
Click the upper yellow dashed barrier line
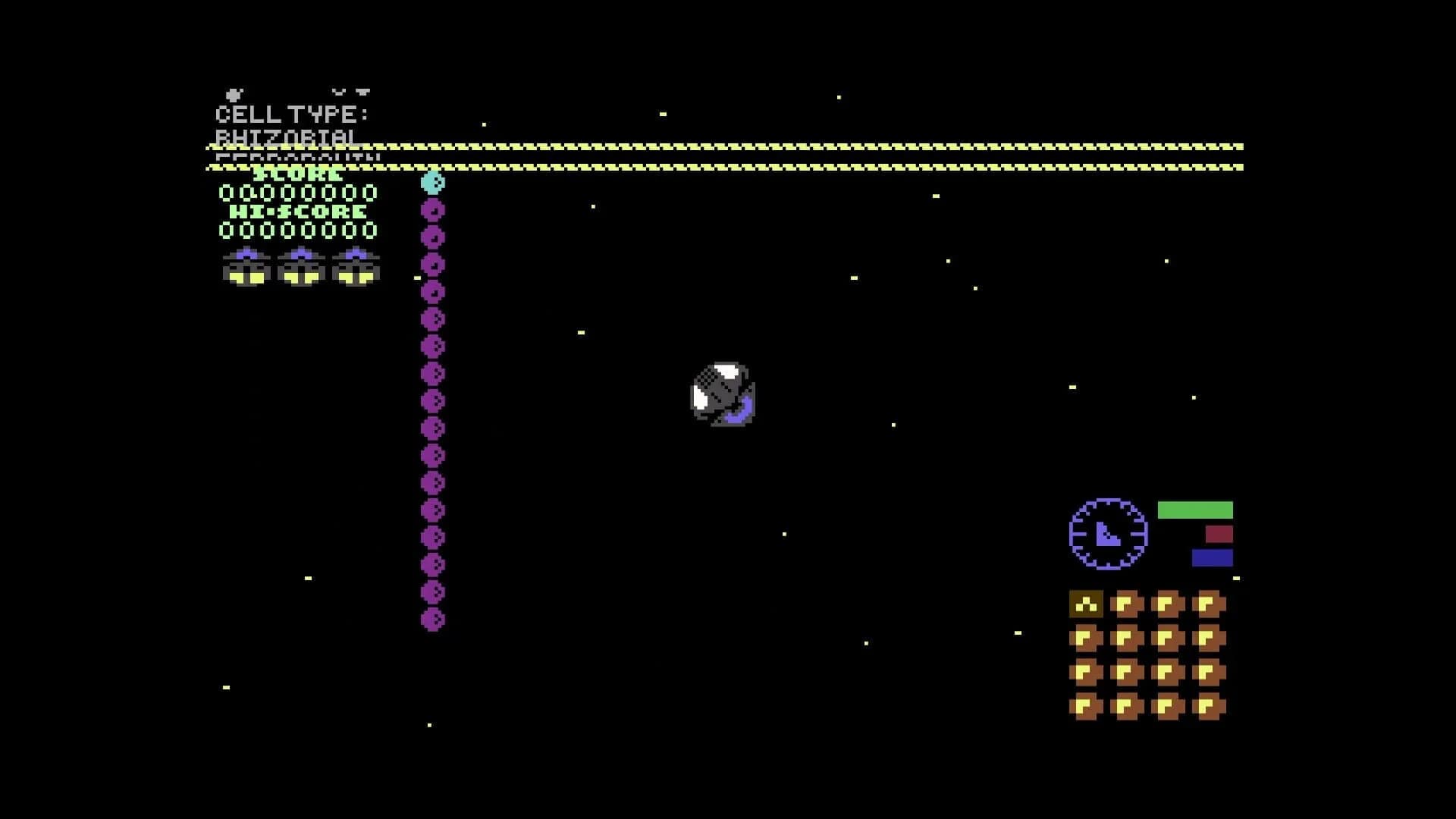point(728,144)
